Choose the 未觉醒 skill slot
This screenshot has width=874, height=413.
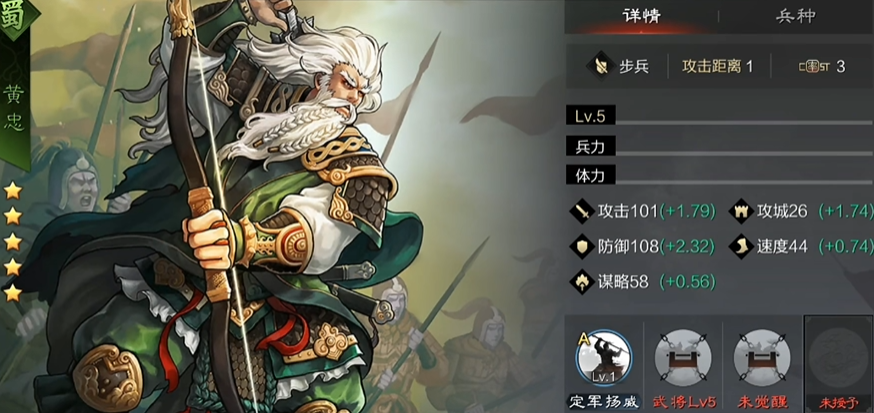(x=762, y=357)
